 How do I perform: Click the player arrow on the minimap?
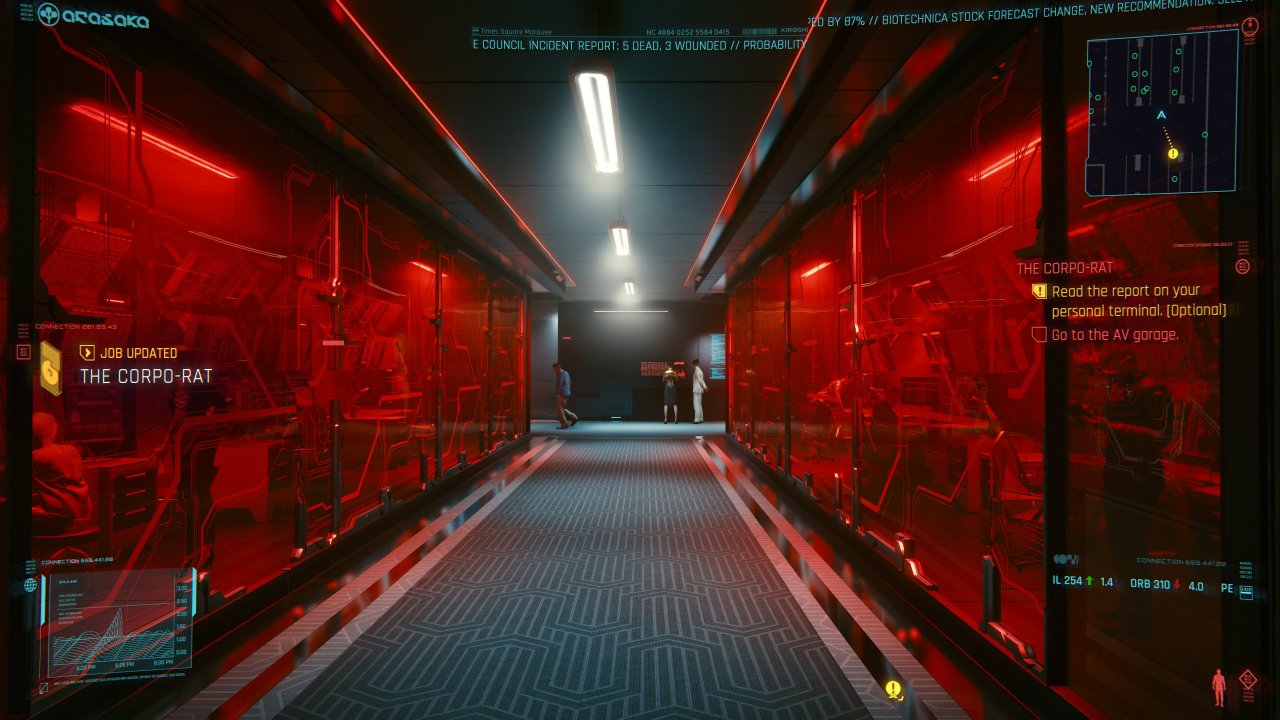(1161, 114)
